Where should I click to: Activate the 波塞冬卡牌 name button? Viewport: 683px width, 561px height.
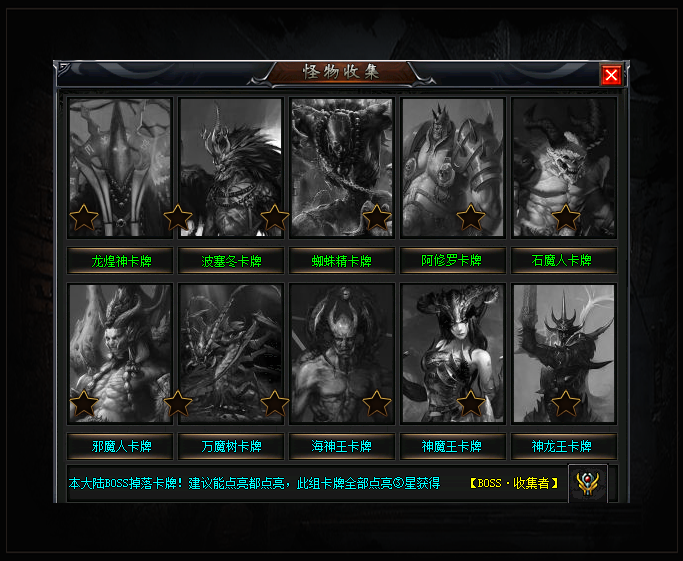[x=231, y=261]
